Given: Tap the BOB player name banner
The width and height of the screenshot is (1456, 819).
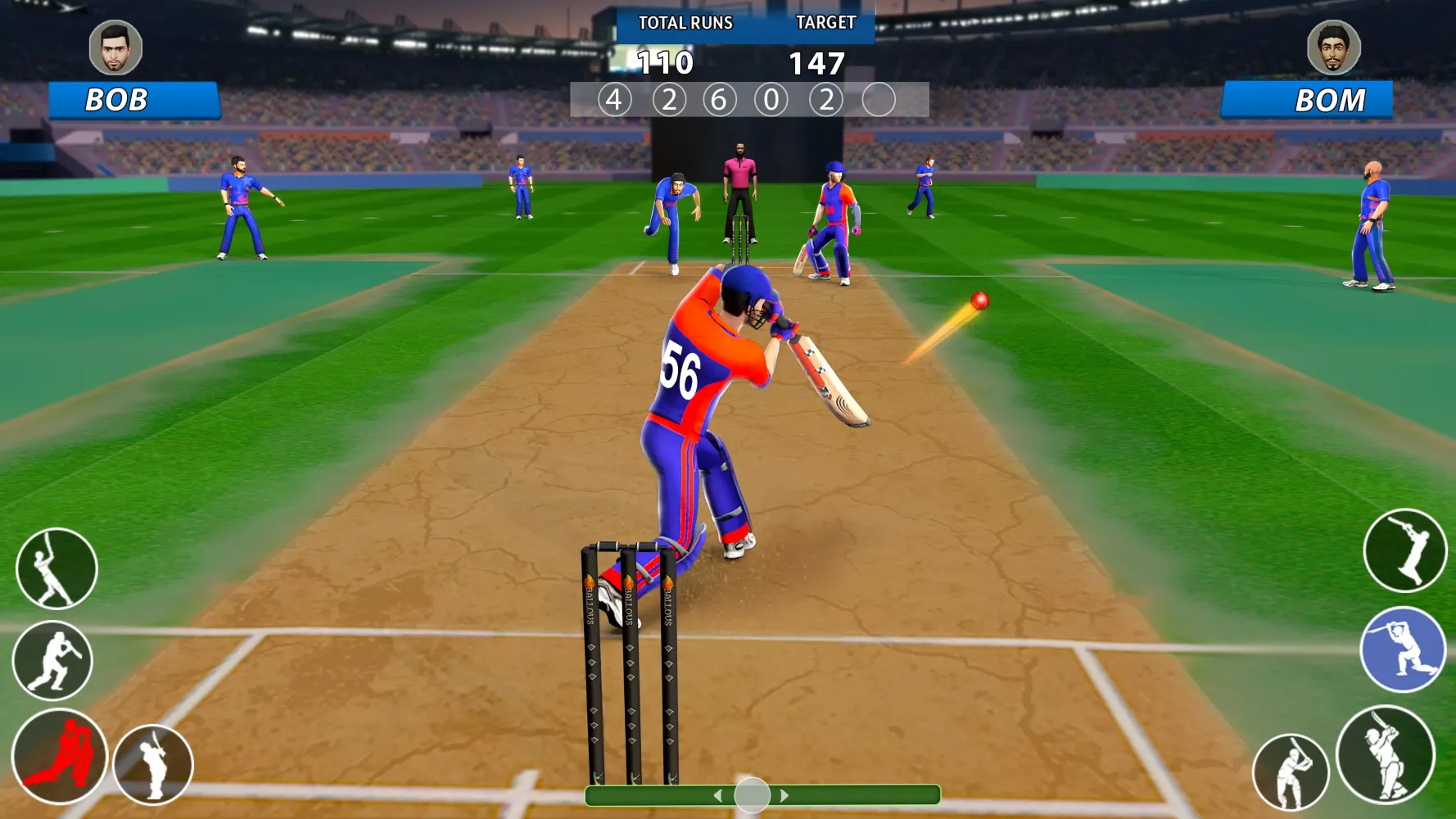Looking at the screenshot, I should (133, 100).
